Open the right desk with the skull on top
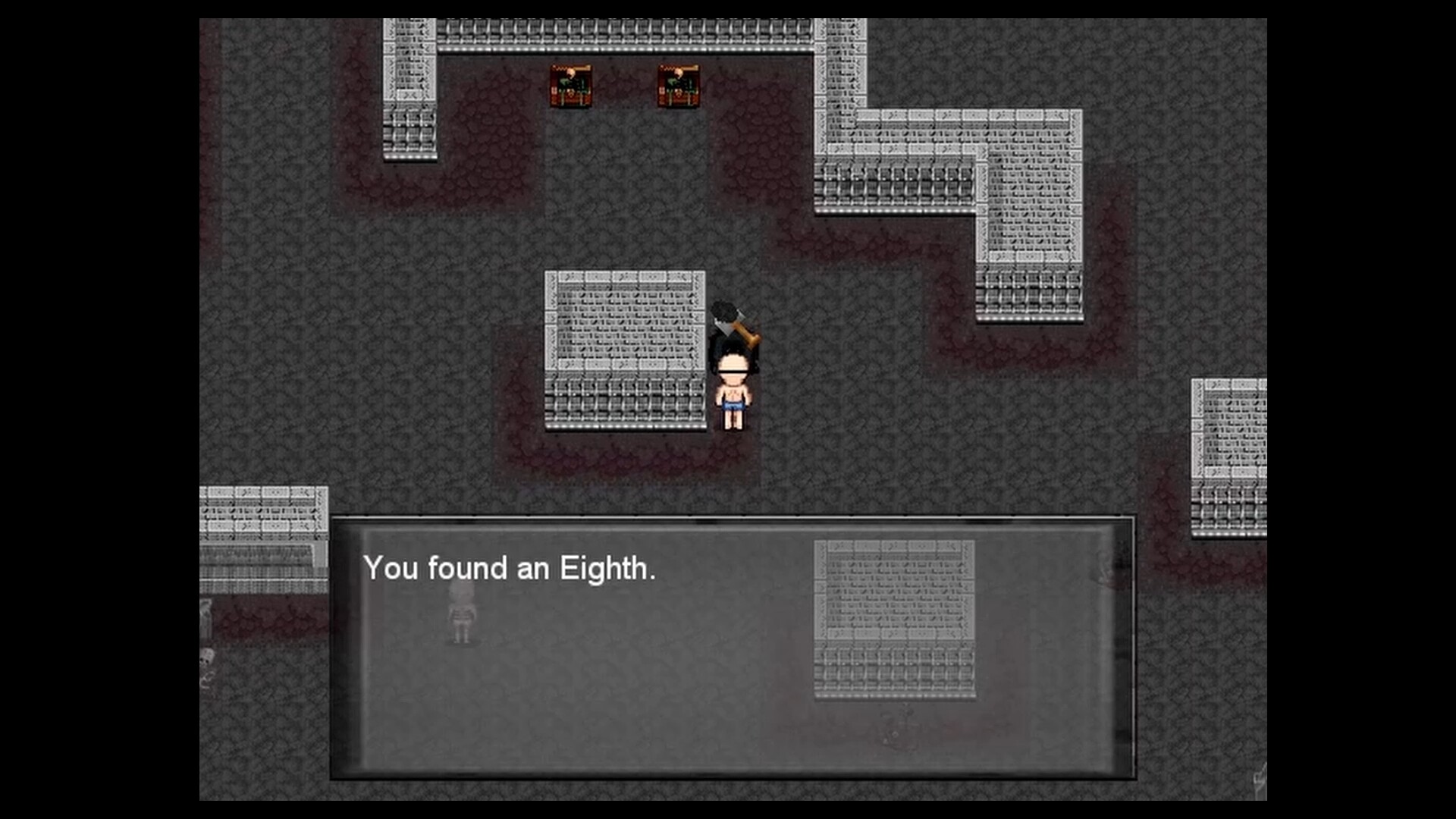 coord(681,85)
